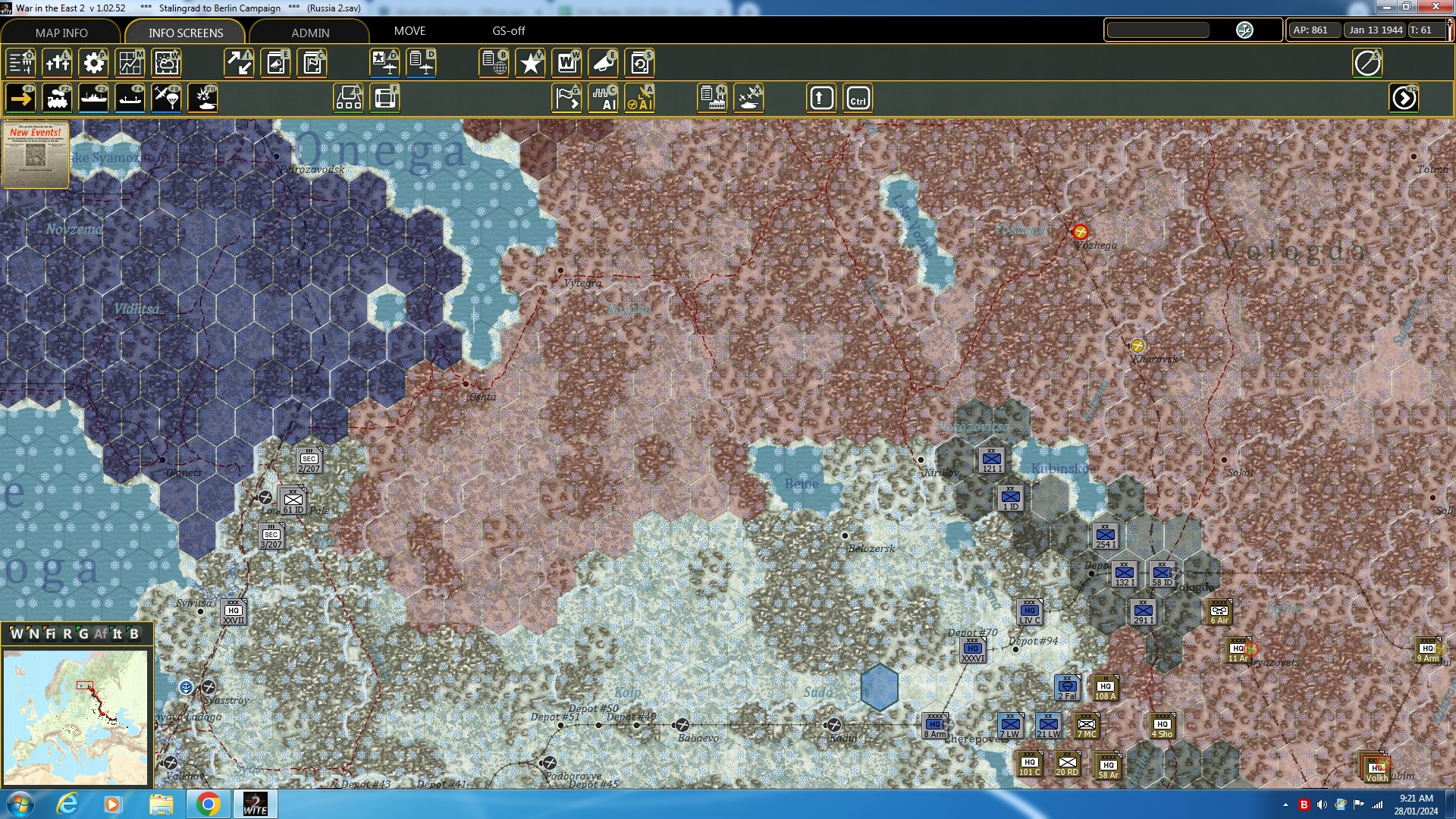
Task: Toggle the GS-off setting
Action: coord(509,31)
